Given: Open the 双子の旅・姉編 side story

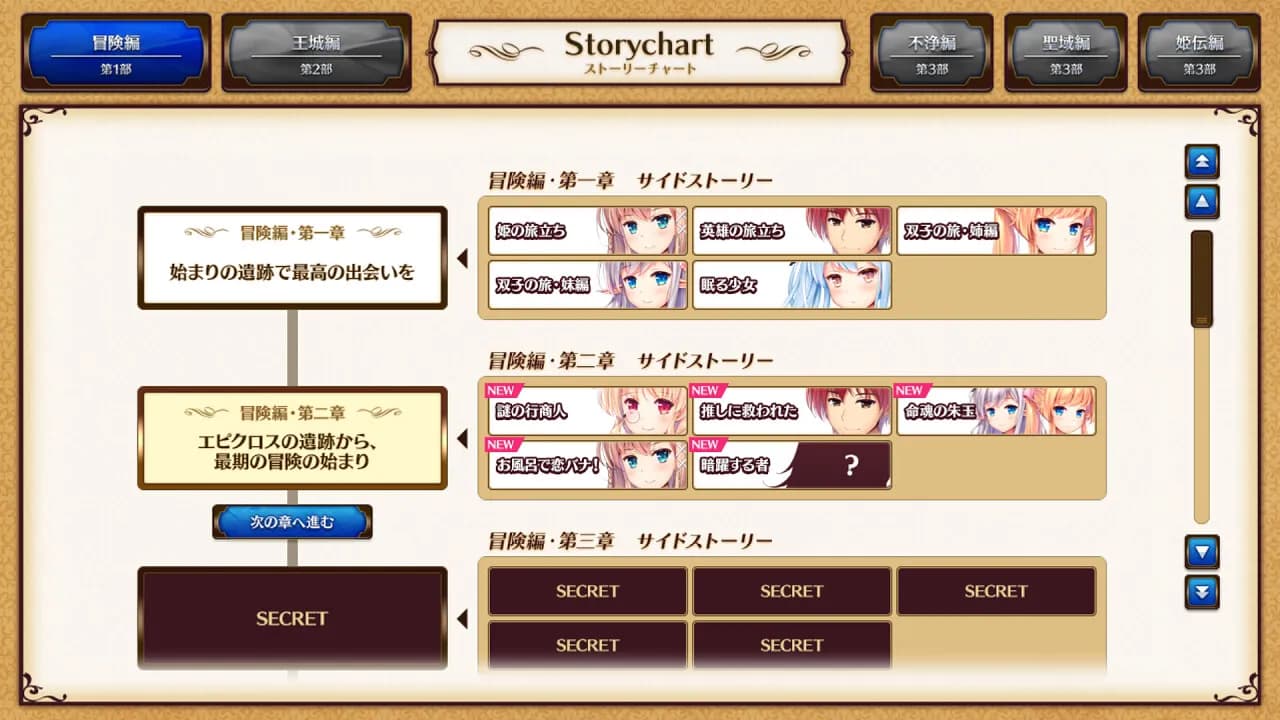Looking at the screenshot, I should 996,230.
